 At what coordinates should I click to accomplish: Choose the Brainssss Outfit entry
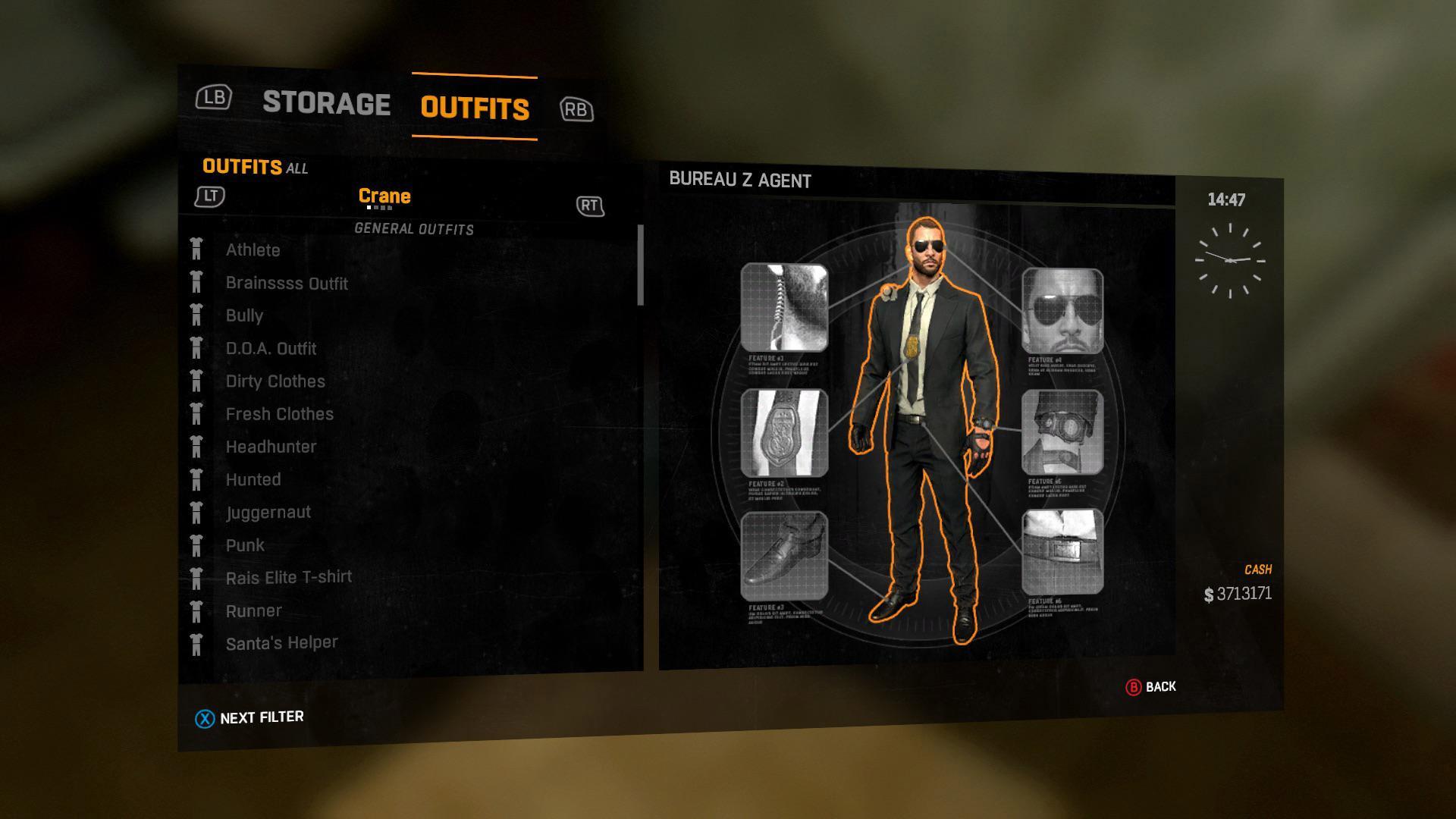(287, 284)
